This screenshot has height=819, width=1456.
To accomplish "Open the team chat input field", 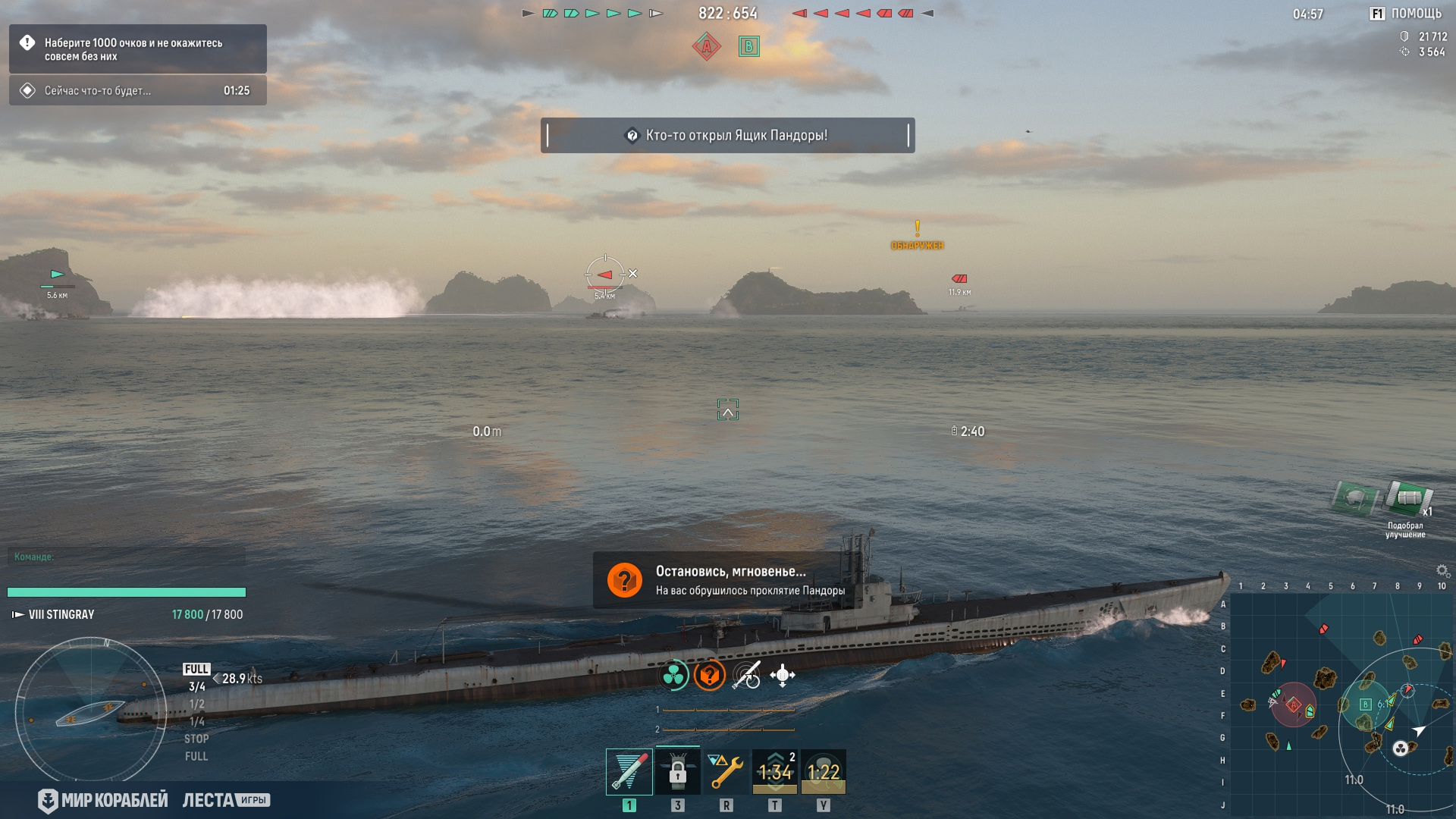I will point(126,557).
